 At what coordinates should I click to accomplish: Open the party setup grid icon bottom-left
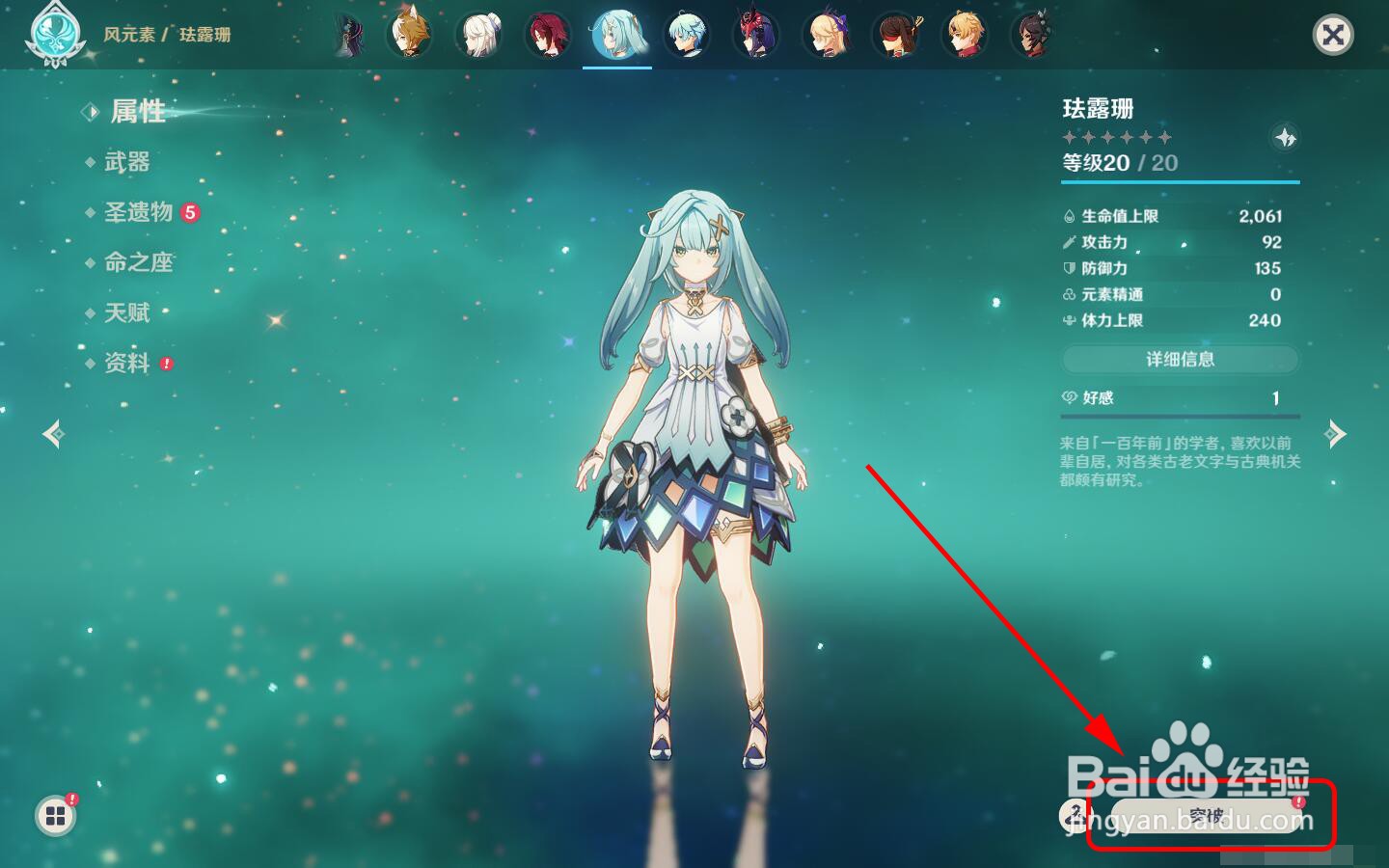[55, 815]
